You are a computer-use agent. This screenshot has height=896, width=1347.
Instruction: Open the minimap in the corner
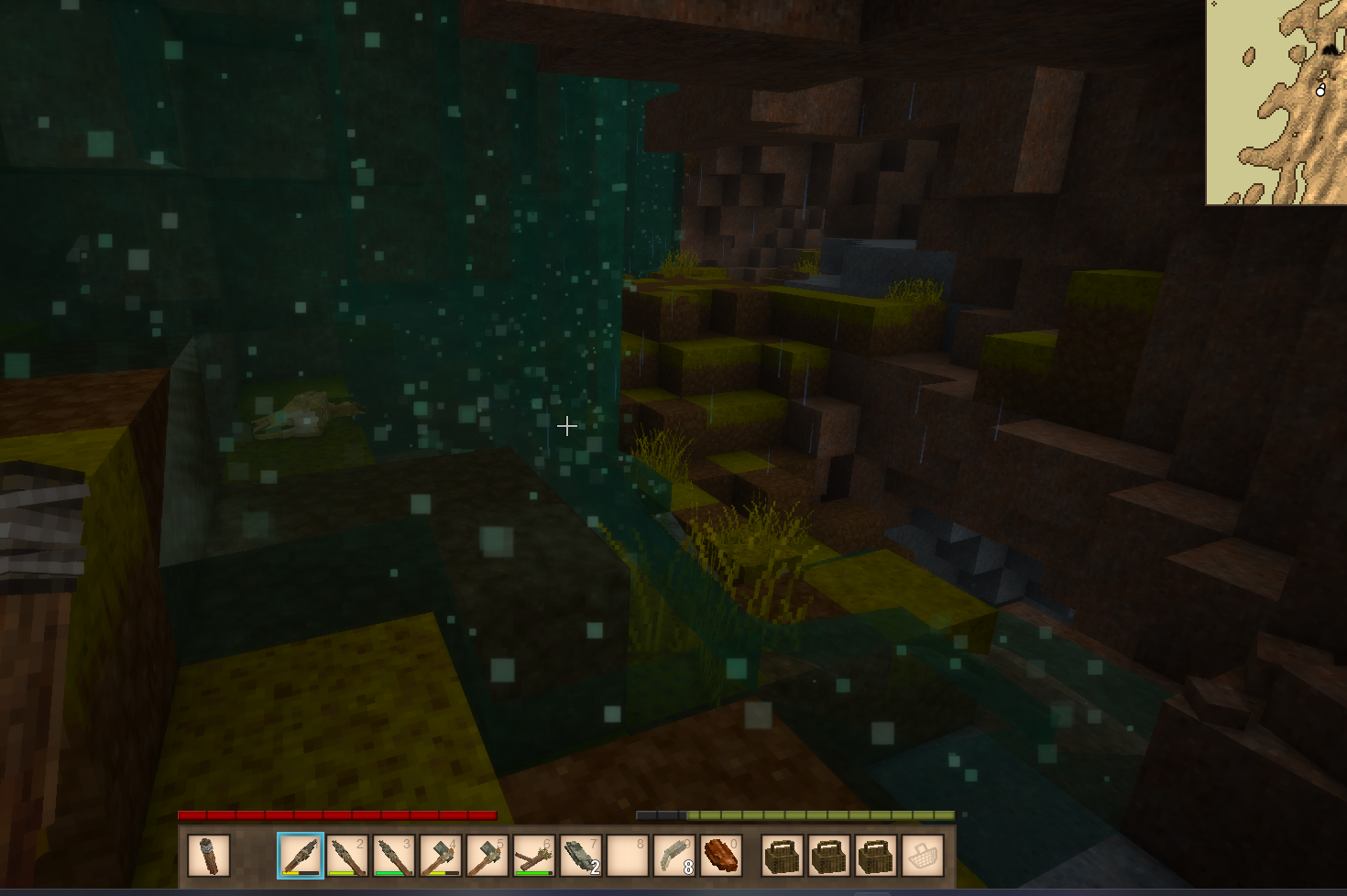click(x=1276, y=102)
